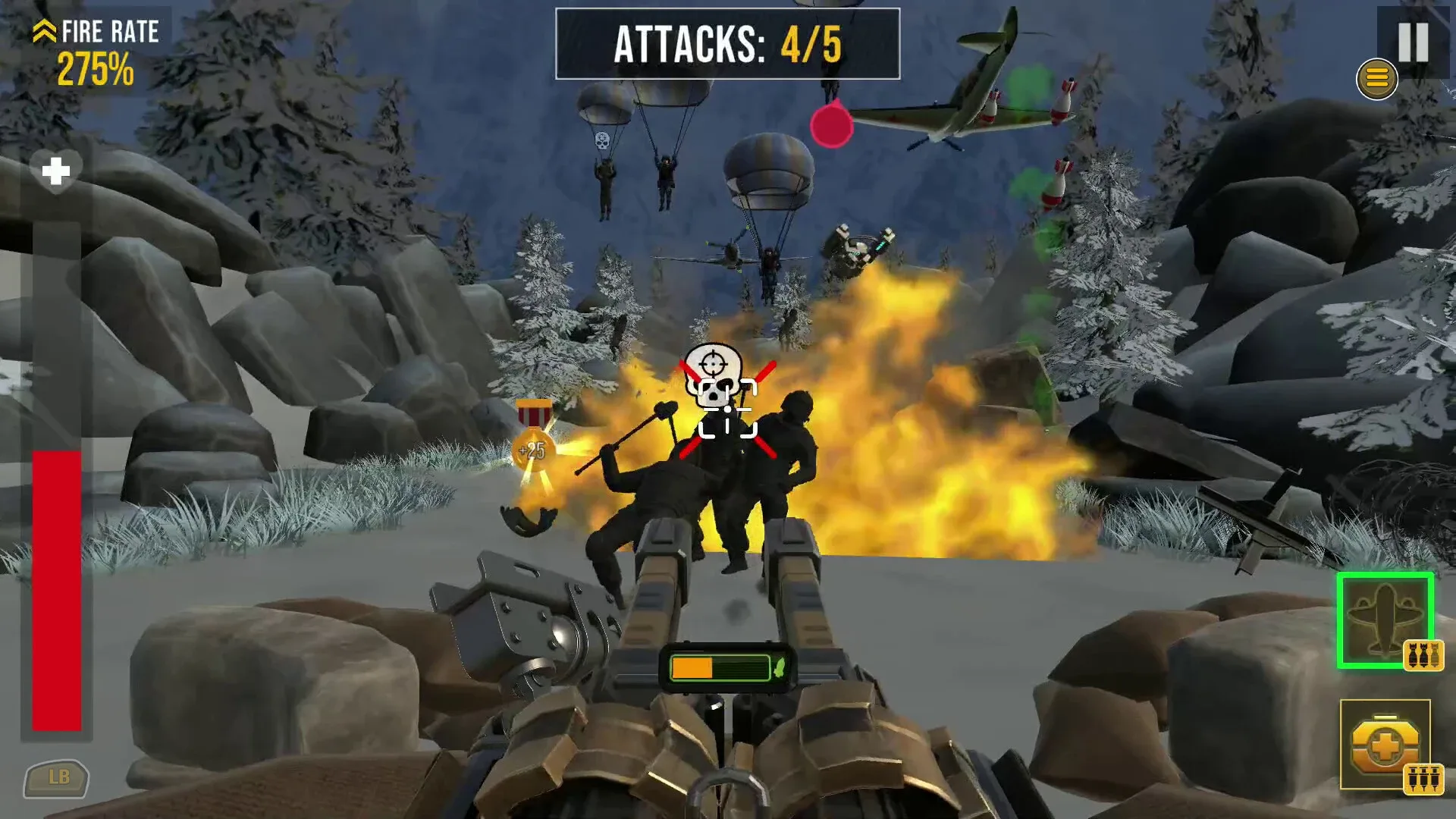
Task: Click the bomb ammo counter on the airstrike button
Action: (x=1423, y=657)
